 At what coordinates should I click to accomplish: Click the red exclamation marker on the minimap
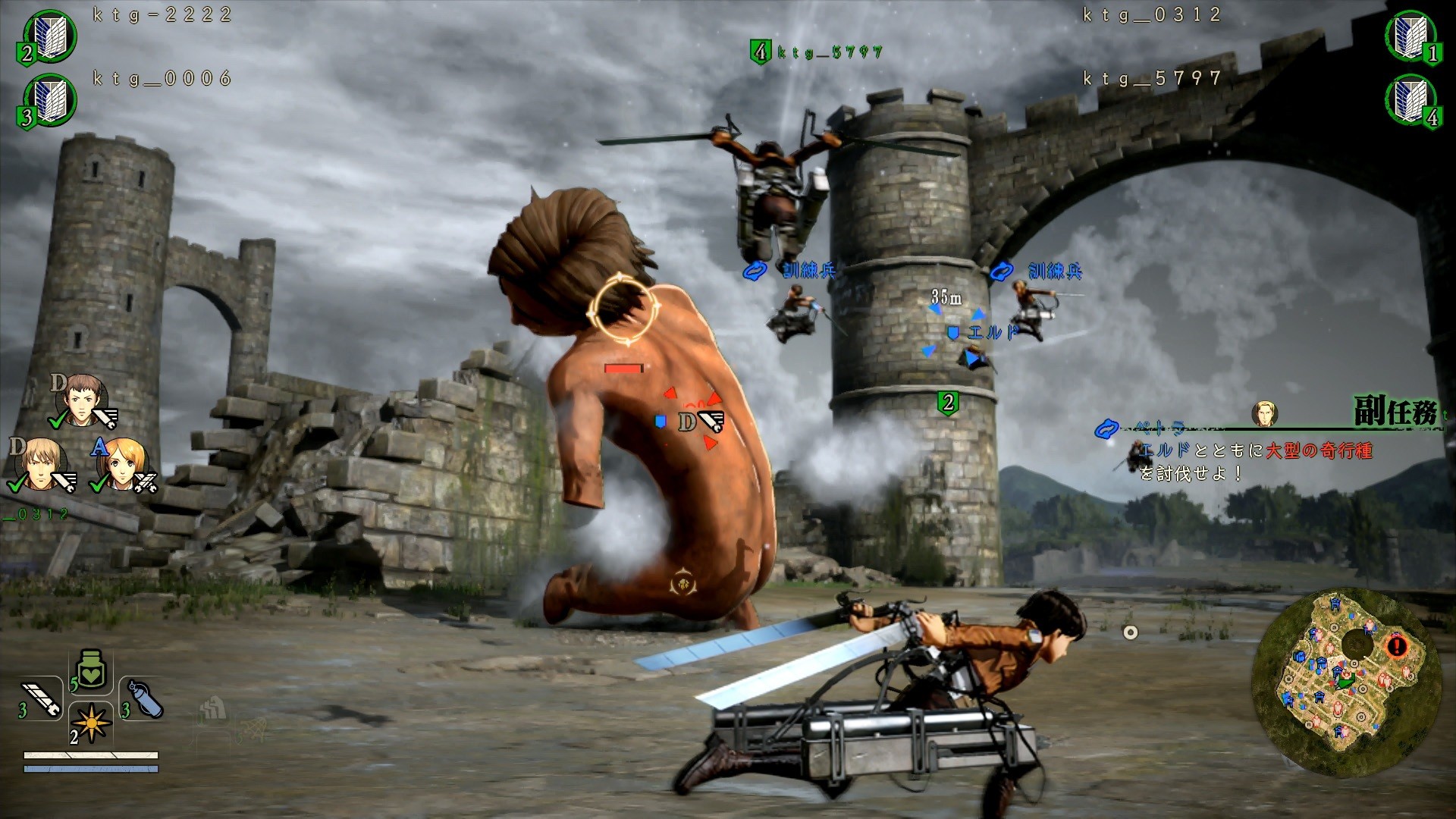coord(1398,648)
